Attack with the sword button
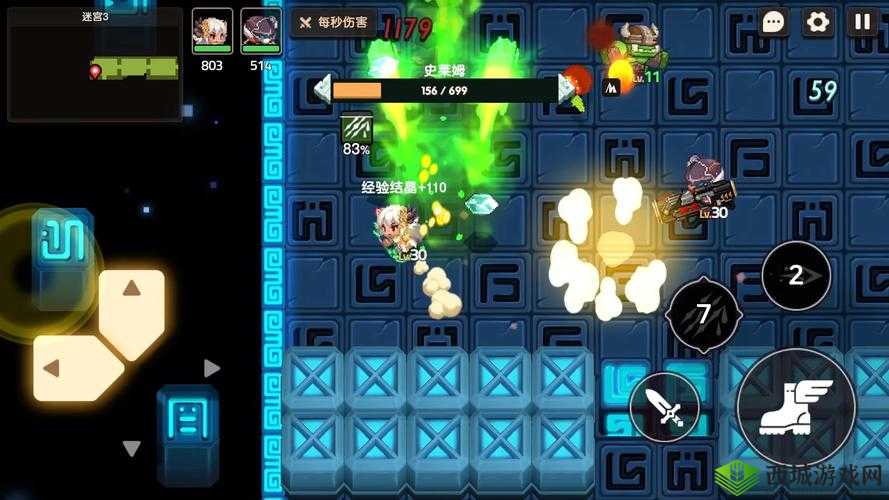The height and width of the screenshot is (500, 889). point(664,407)
